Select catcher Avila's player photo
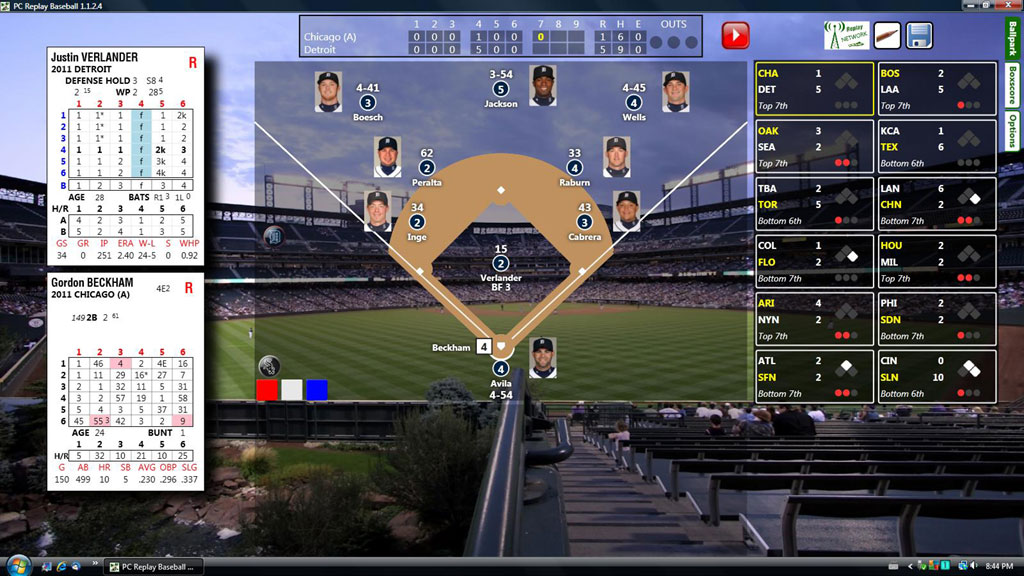This screenshot has height=576, width=1024. pos(542,358)
